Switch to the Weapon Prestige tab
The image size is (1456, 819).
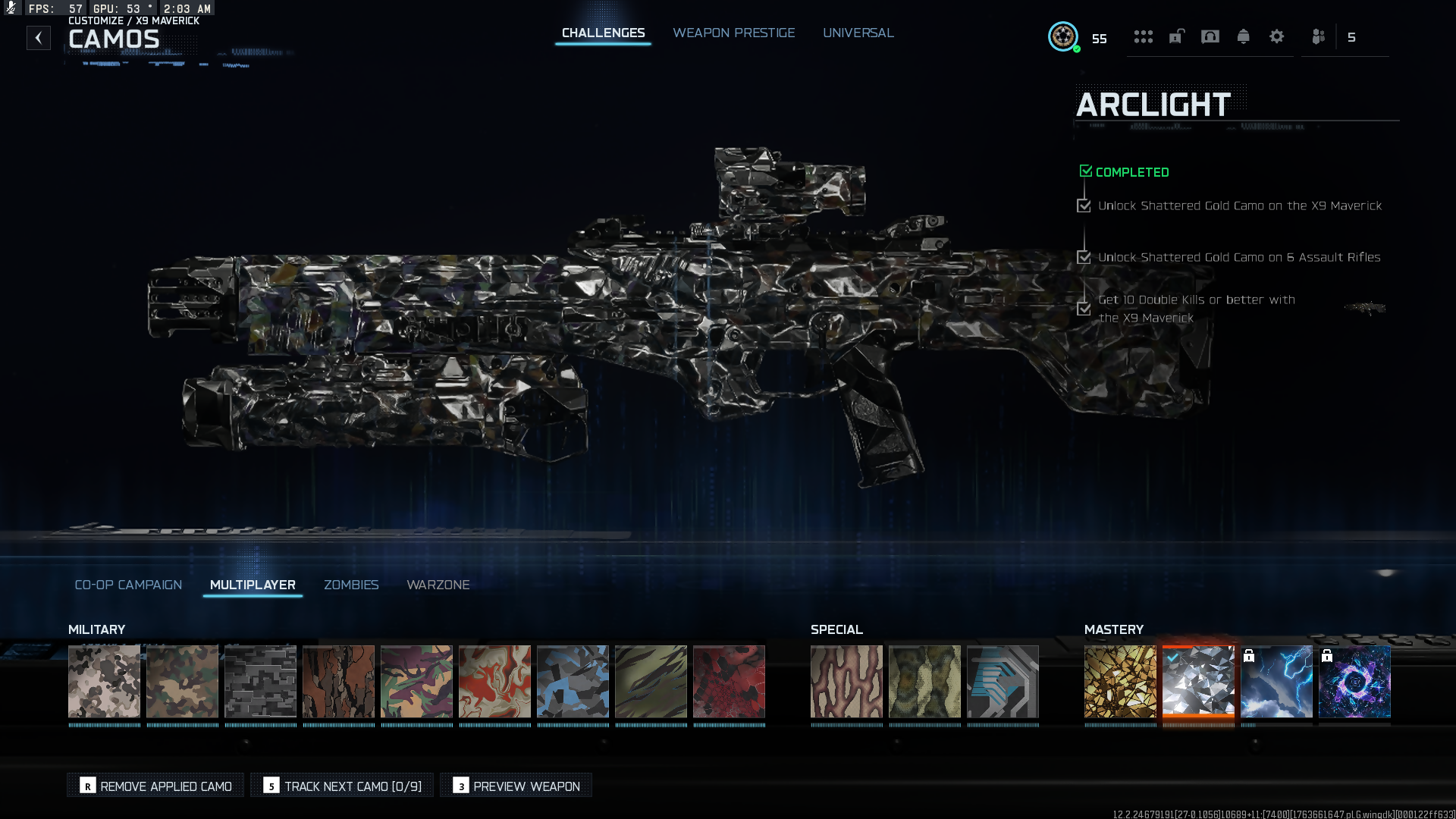[x=733, y=33]
